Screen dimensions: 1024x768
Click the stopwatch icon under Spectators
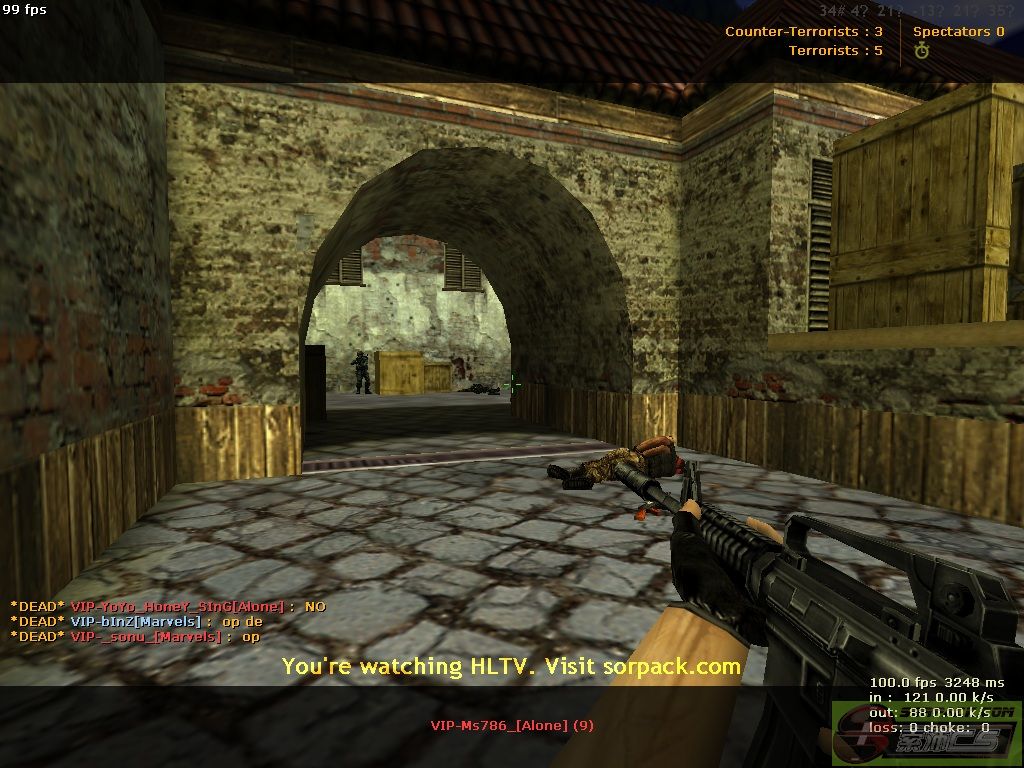pyautogui.click(x=921, y=51)
